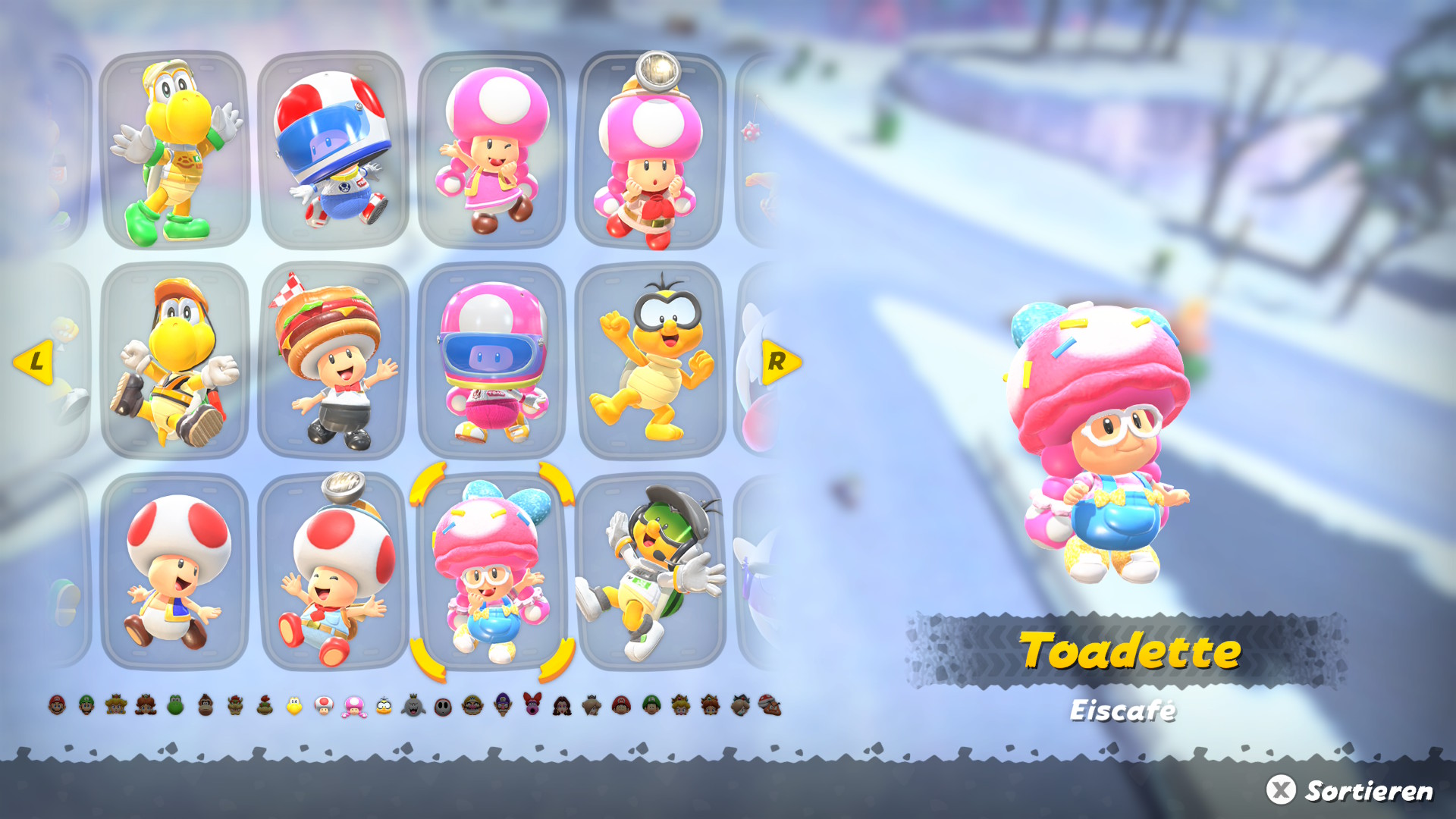Pick Toadette in the pink racing helmet
Image resolution: width=1456 pixels, height=819 pixels.
(492, 362)
